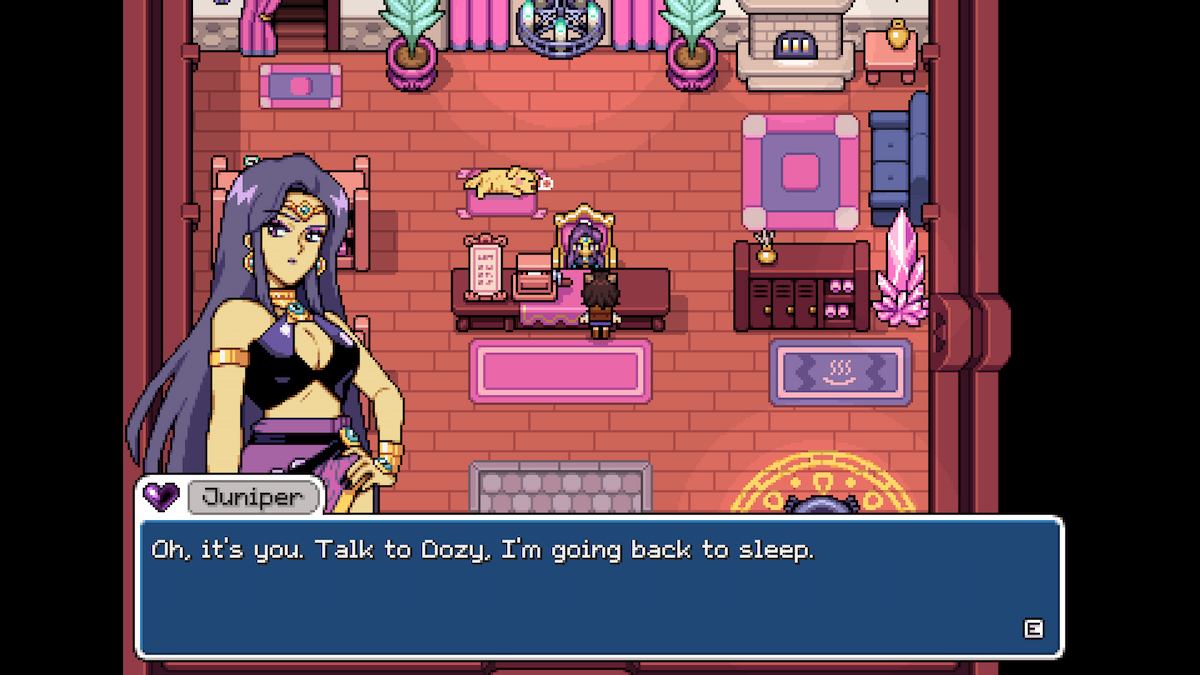Advance Juniper's dialogue text box
1200x675 pixels.
pos(1033,629)
